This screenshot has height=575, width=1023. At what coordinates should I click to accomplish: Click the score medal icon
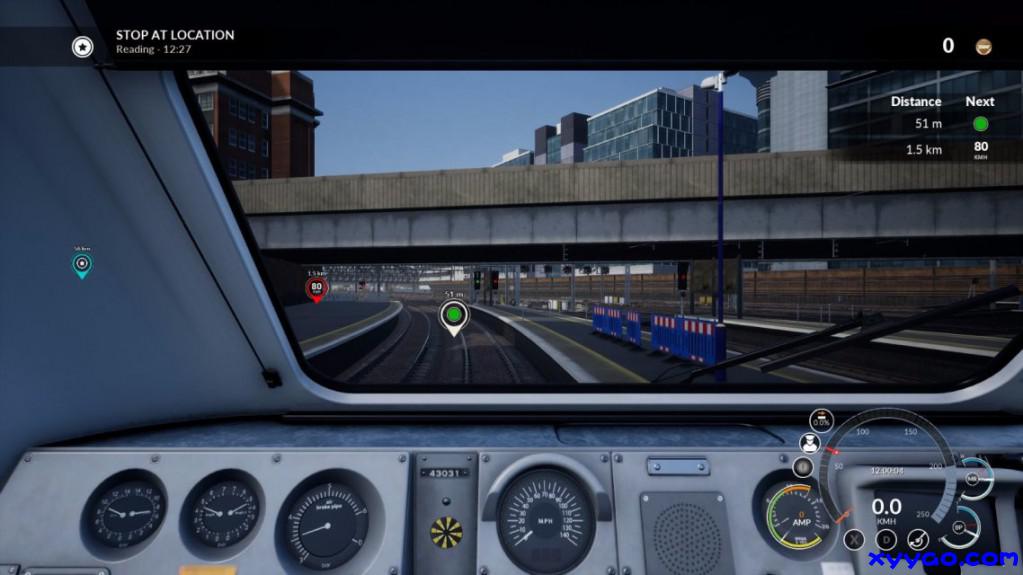pyautogui.click(x=984, y=46)
